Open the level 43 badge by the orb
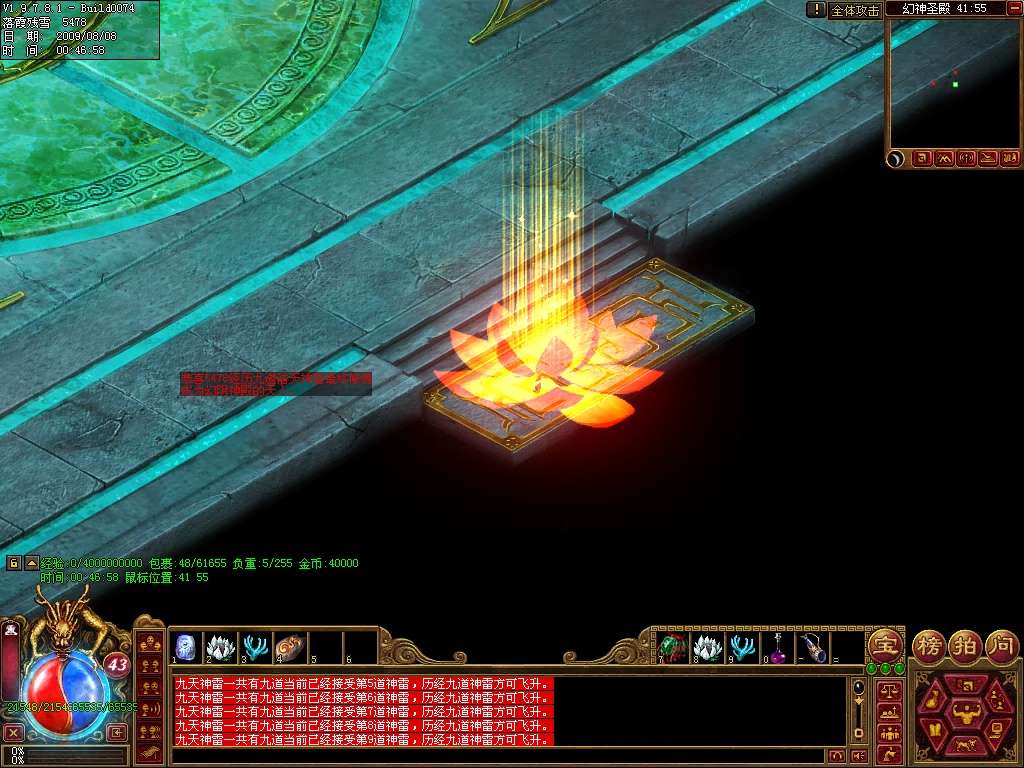 [117, 664]
